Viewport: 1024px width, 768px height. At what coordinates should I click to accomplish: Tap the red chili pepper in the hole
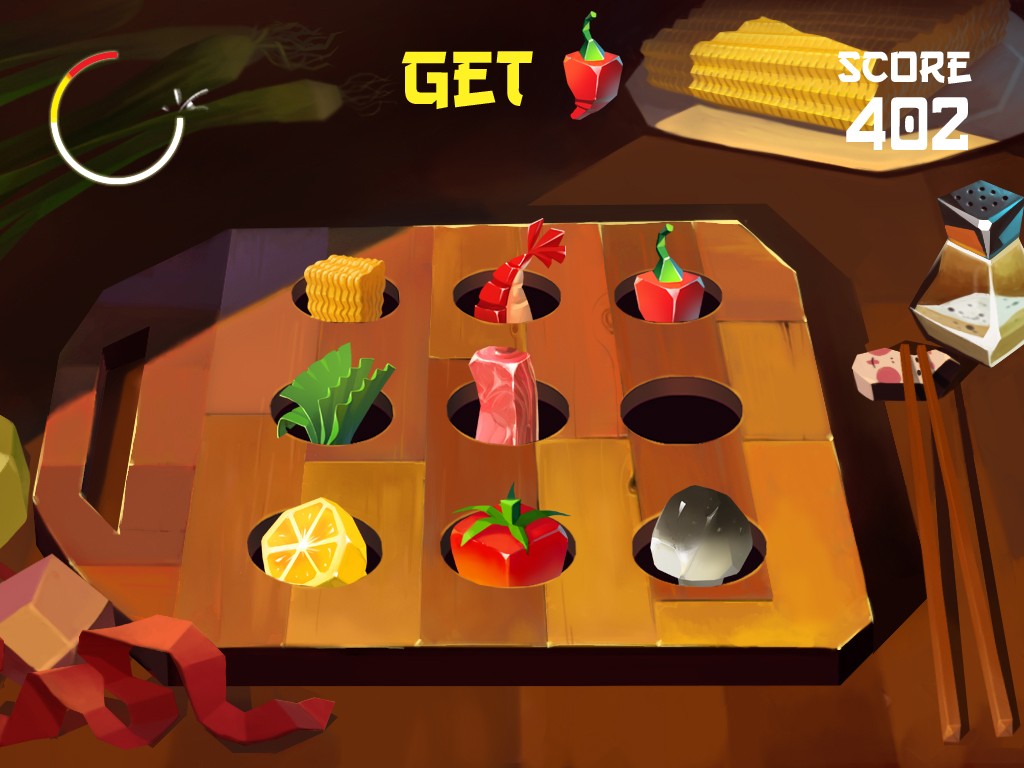(668, 285)
